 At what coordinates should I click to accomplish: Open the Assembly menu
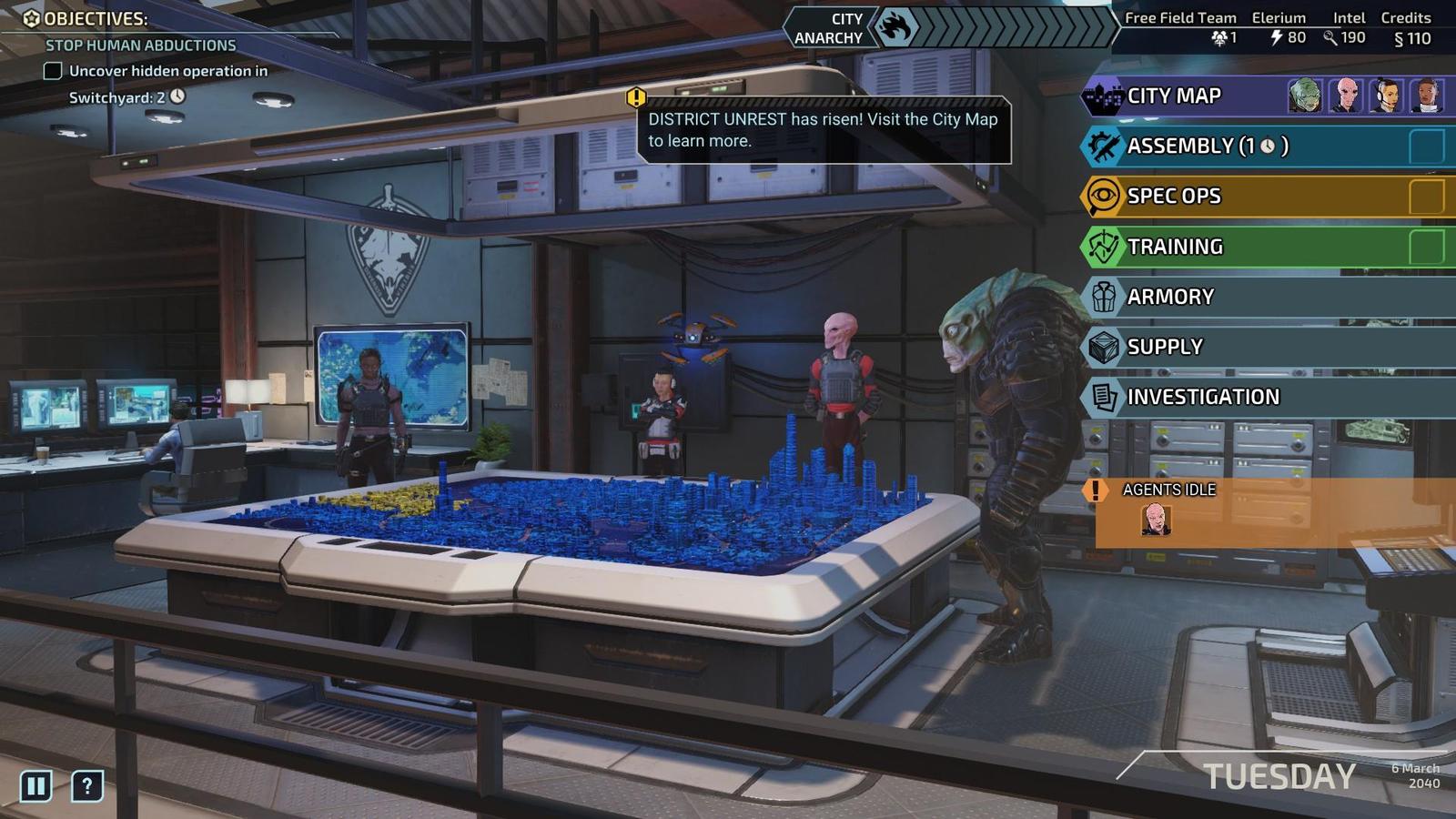(1207, 147)
